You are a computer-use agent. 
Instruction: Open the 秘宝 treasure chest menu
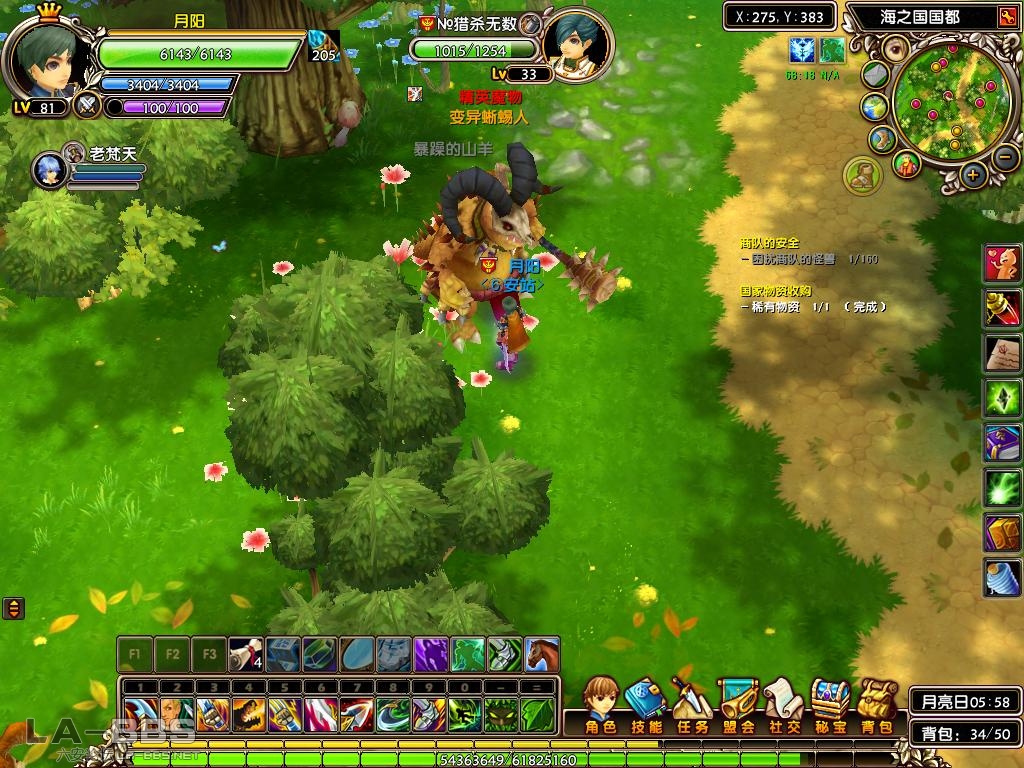(830, 704)
